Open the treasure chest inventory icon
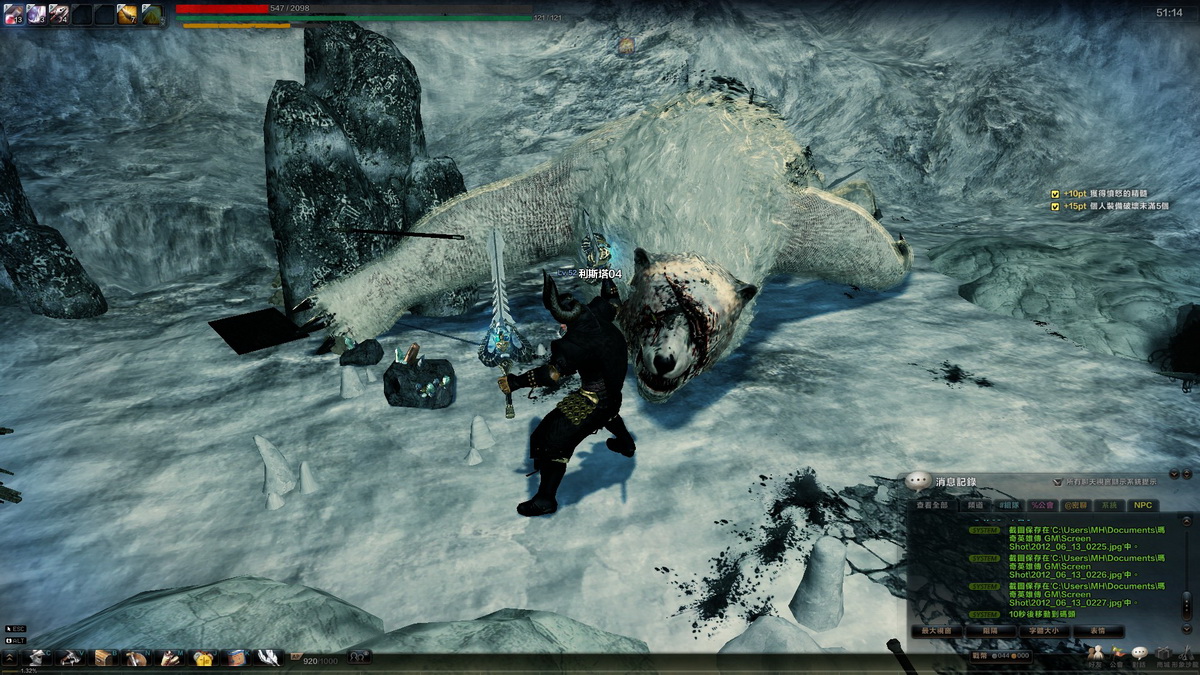Viewport: 1200px width, 675px height. tap(102, 657)
